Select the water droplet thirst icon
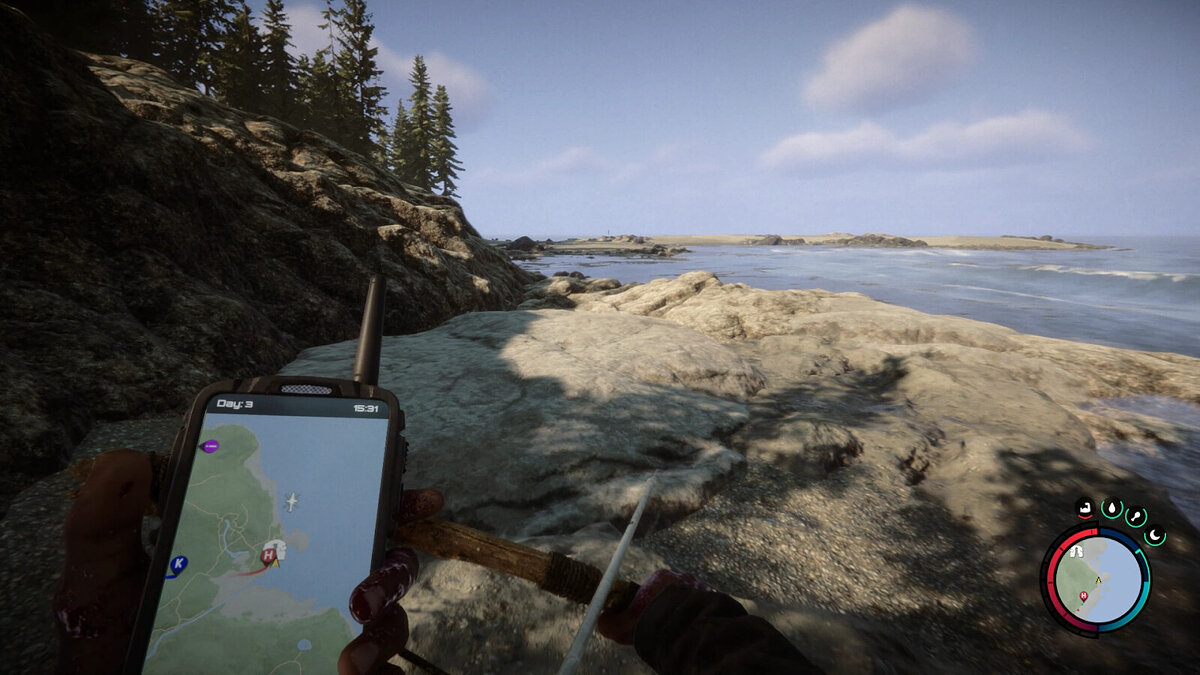Screen dimensions: 1200x675 1110,509
